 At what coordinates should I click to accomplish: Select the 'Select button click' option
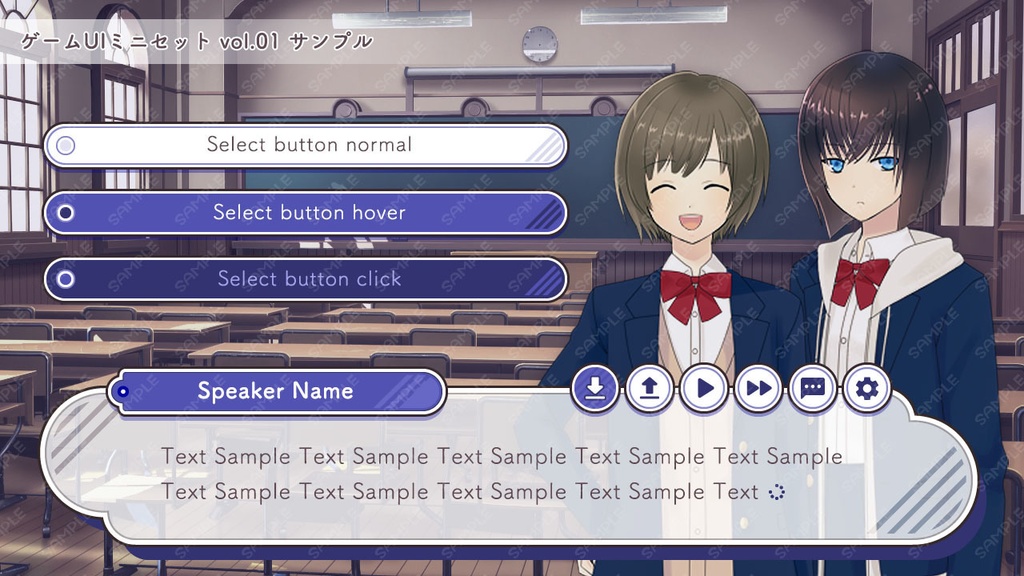point(306,279)
